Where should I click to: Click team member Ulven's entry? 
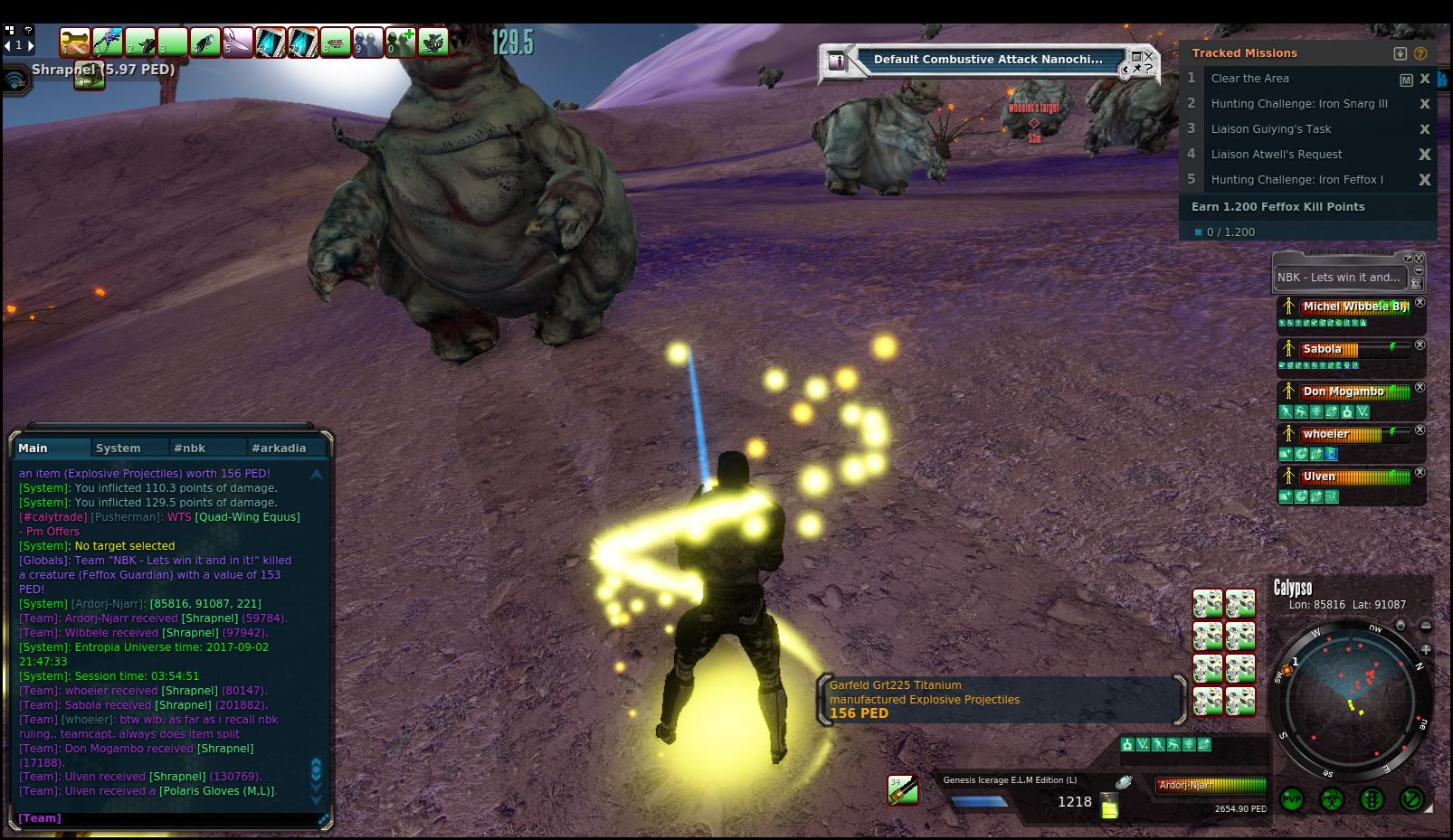pos(1319,477)
